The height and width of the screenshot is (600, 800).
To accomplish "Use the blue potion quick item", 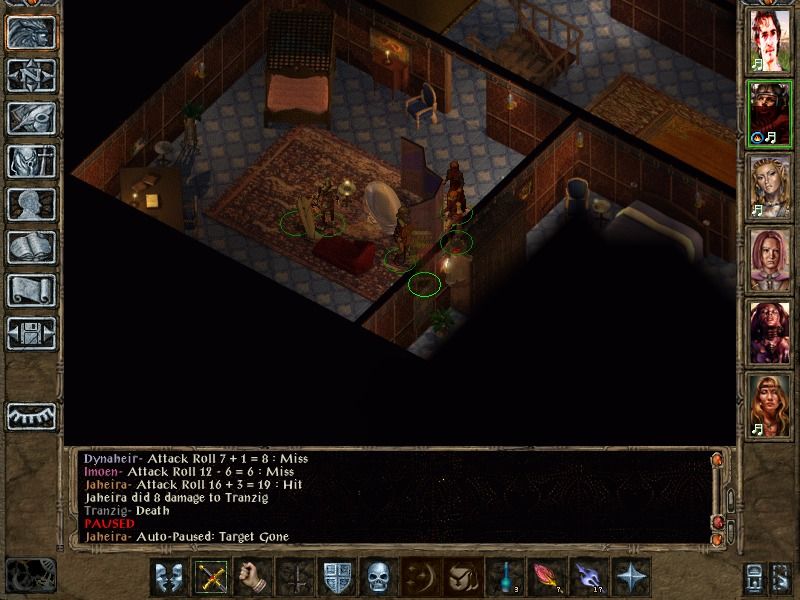I will 504,577.
